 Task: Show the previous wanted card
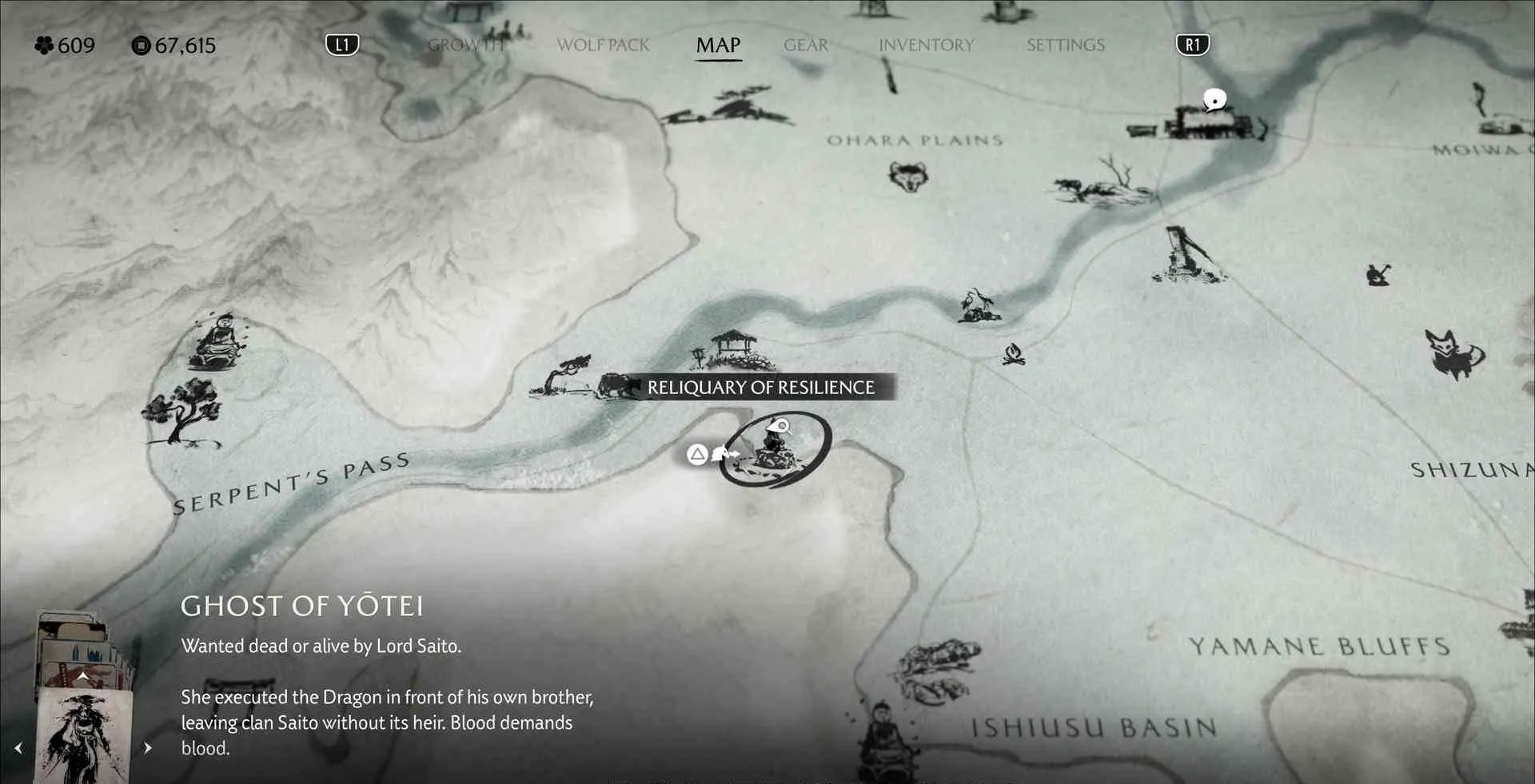coord(18,748)
